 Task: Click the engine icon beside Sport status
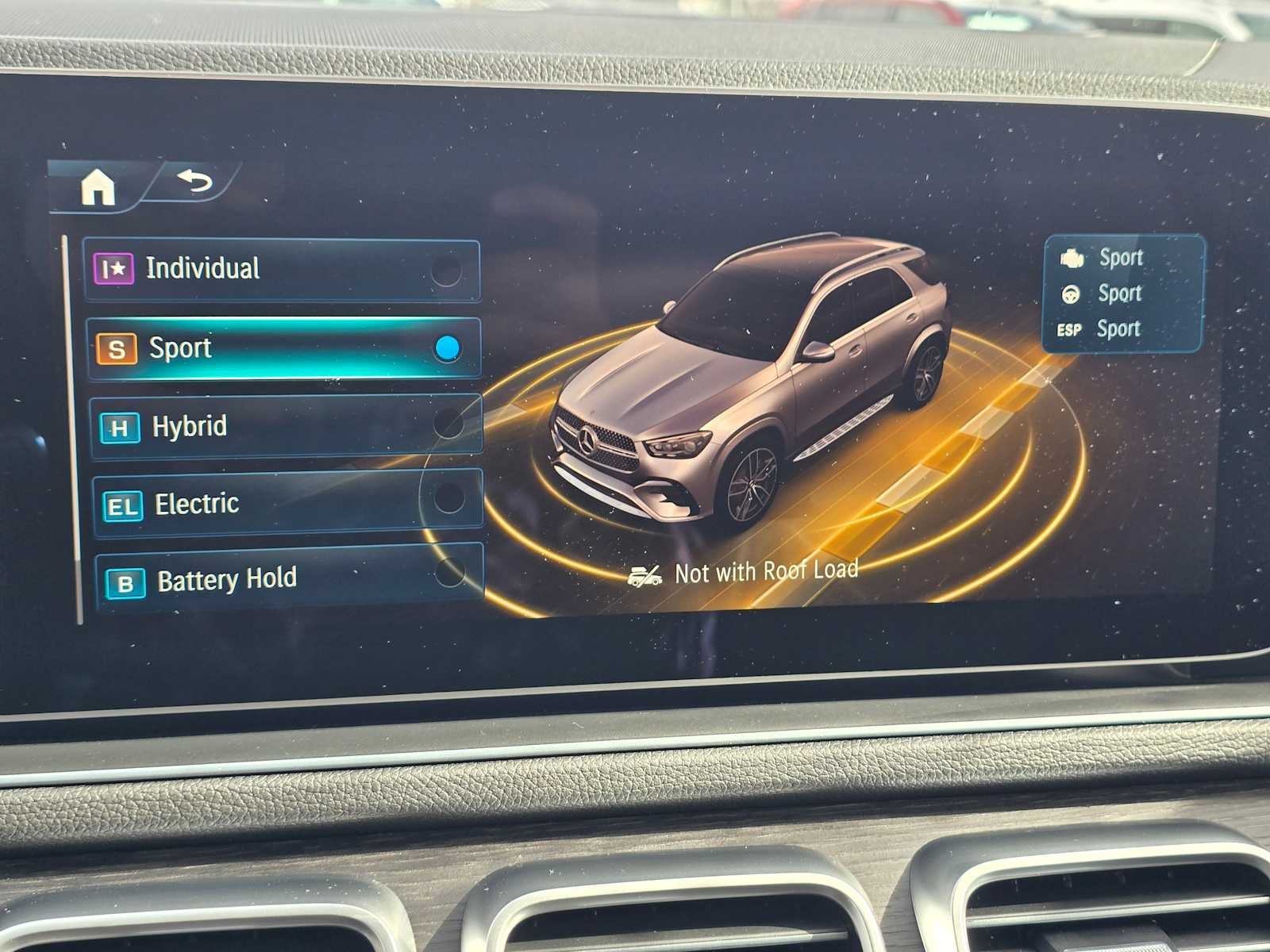1072,256
